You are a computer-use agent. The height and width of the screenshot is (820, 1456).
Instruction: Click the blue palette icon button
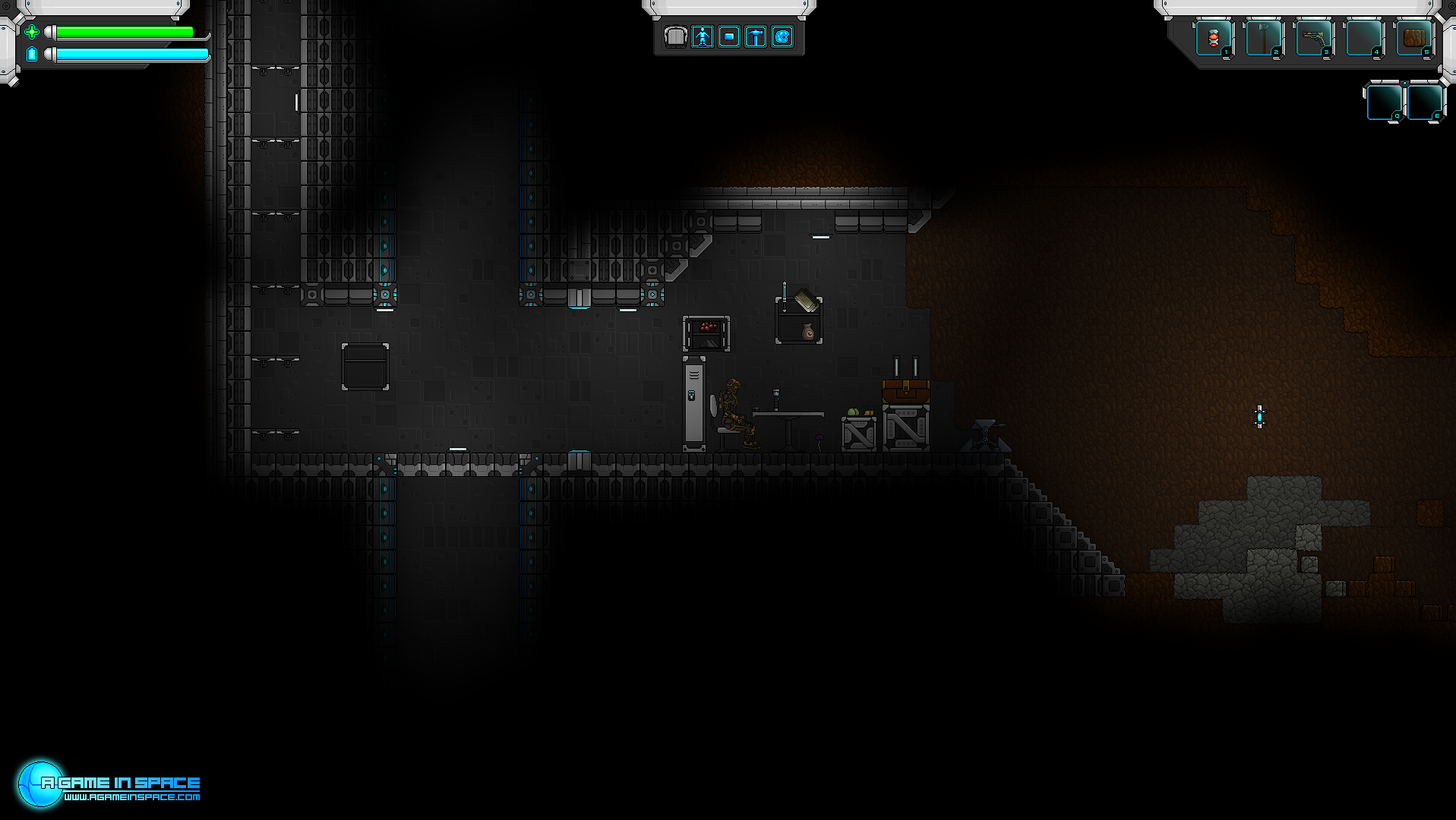pos(782,36)
